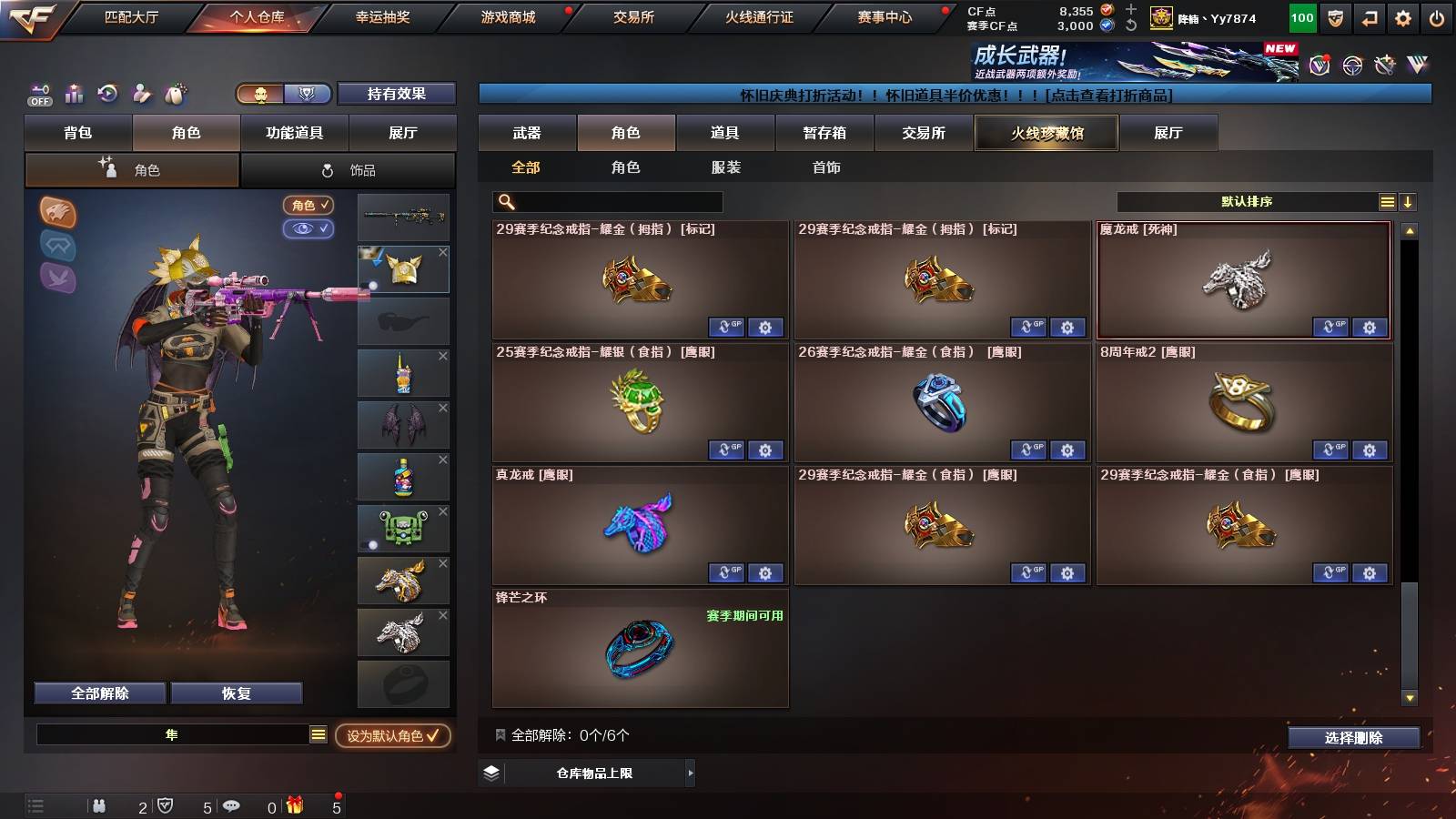Open the chat message icon at bottom

point(231,806)
